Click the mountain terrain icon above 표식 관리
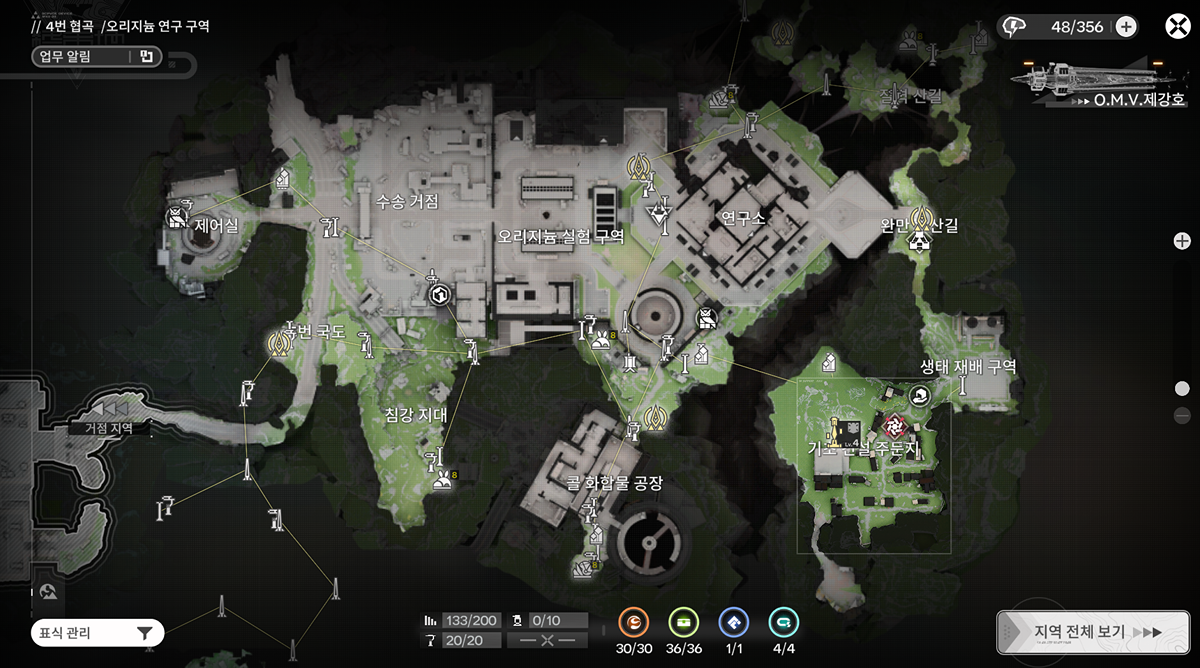The height and width of the screenshot is (668, 1200). (48, 592)
